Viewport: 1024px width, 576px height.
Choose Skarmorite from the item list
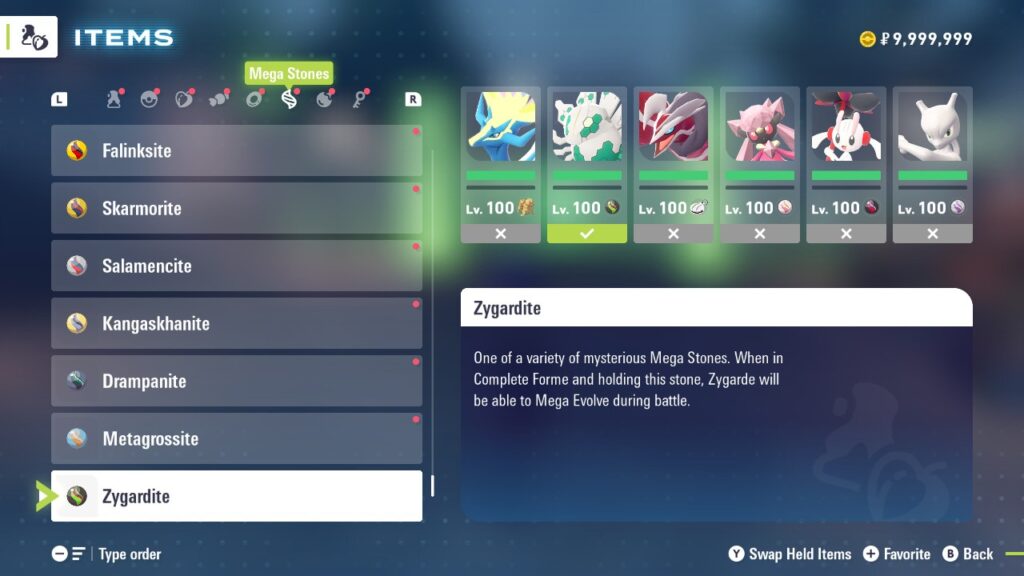click(x=236, y=208)
